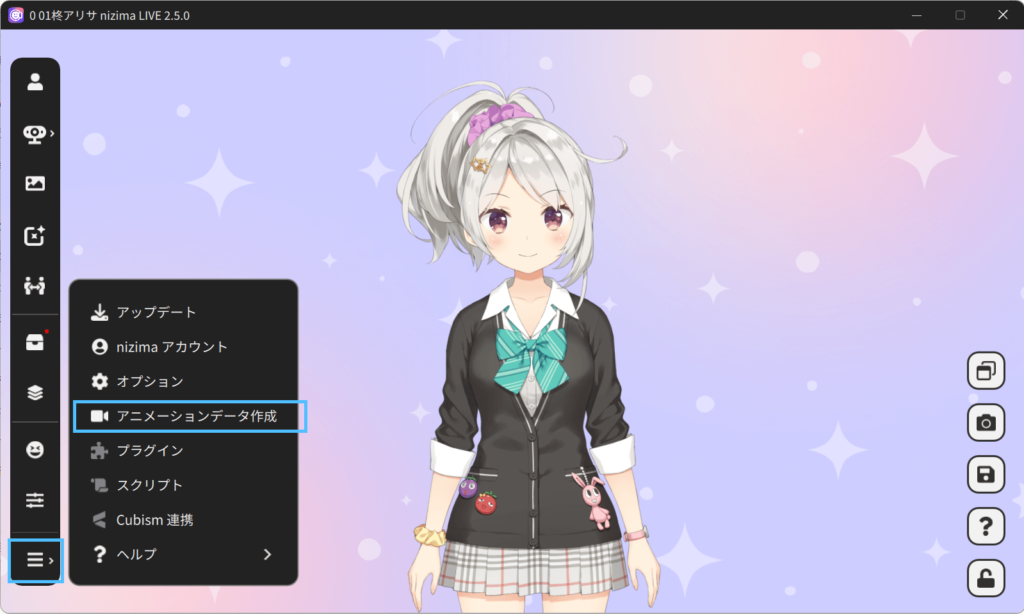Select the background image icon

coord(35,183)
